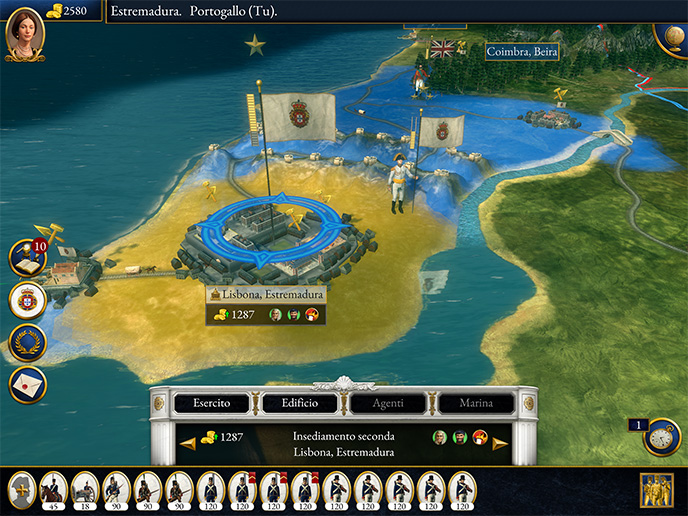Open the laurel wreath menu
Viewport: 688px width, 516px height.
(x=27, y=342)
